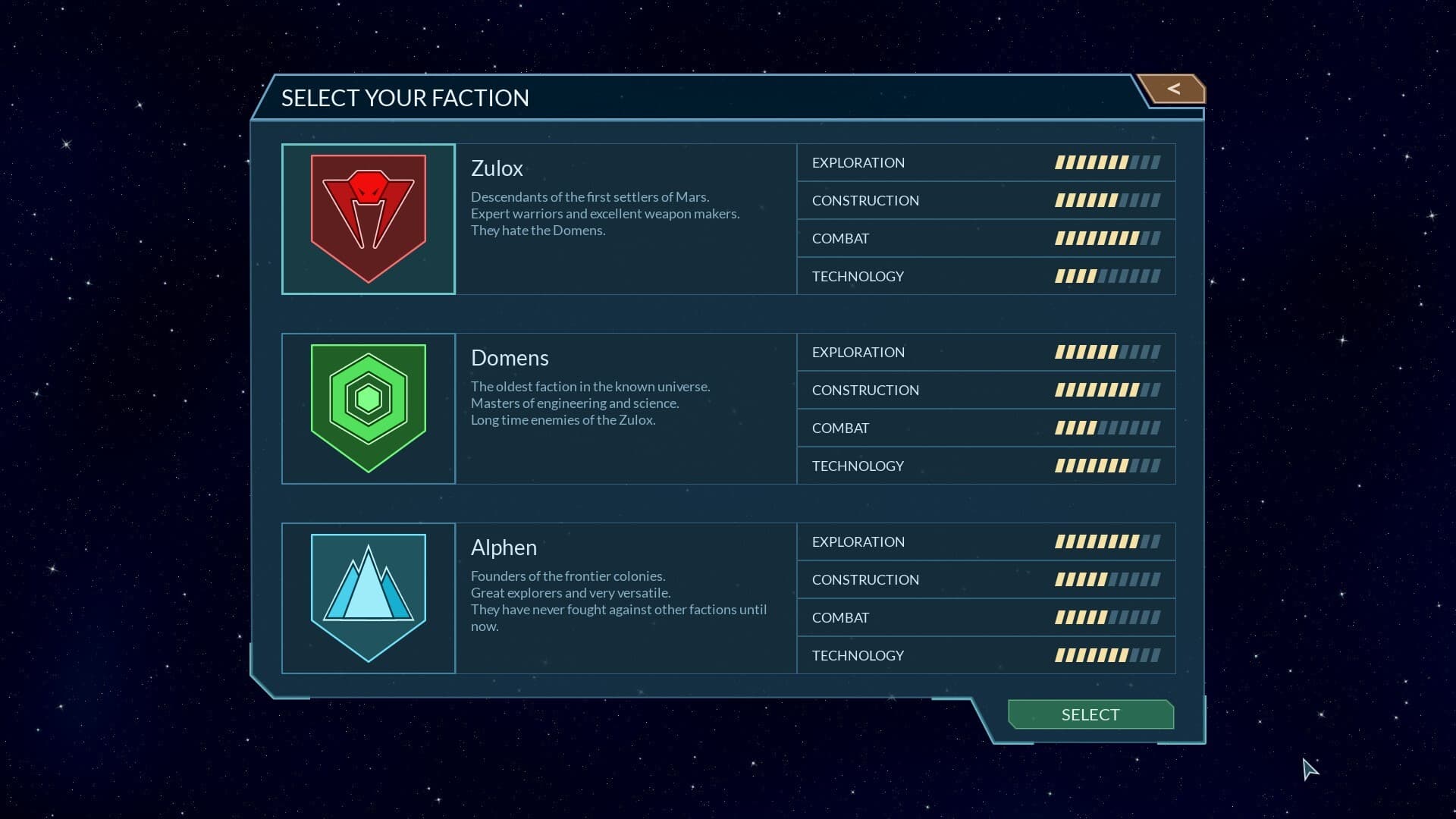Click the Alphen EXPLORATION stat bar
This screenshot has height=819, width=1456.
(1107, 541)
